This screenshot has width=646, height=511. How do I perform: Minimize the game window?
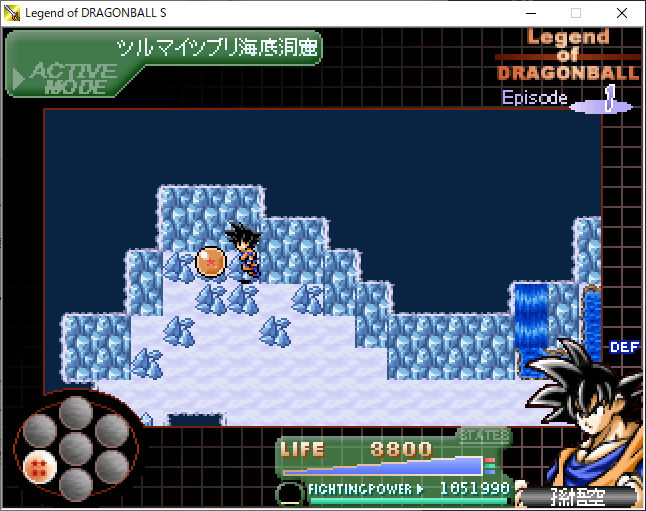point(529,14)
